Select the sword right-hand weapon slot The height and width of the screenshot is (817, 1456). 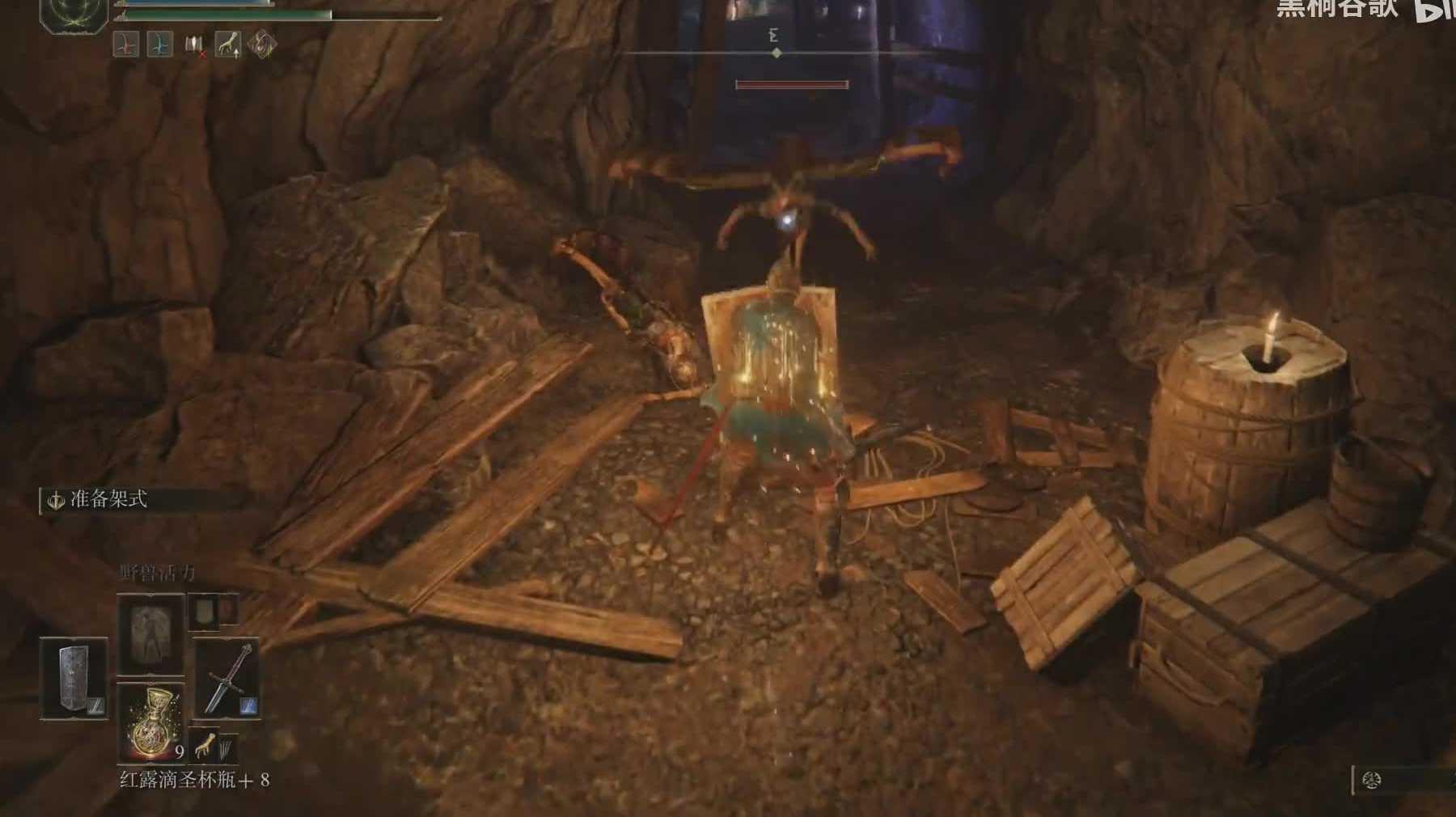[226, 678]
